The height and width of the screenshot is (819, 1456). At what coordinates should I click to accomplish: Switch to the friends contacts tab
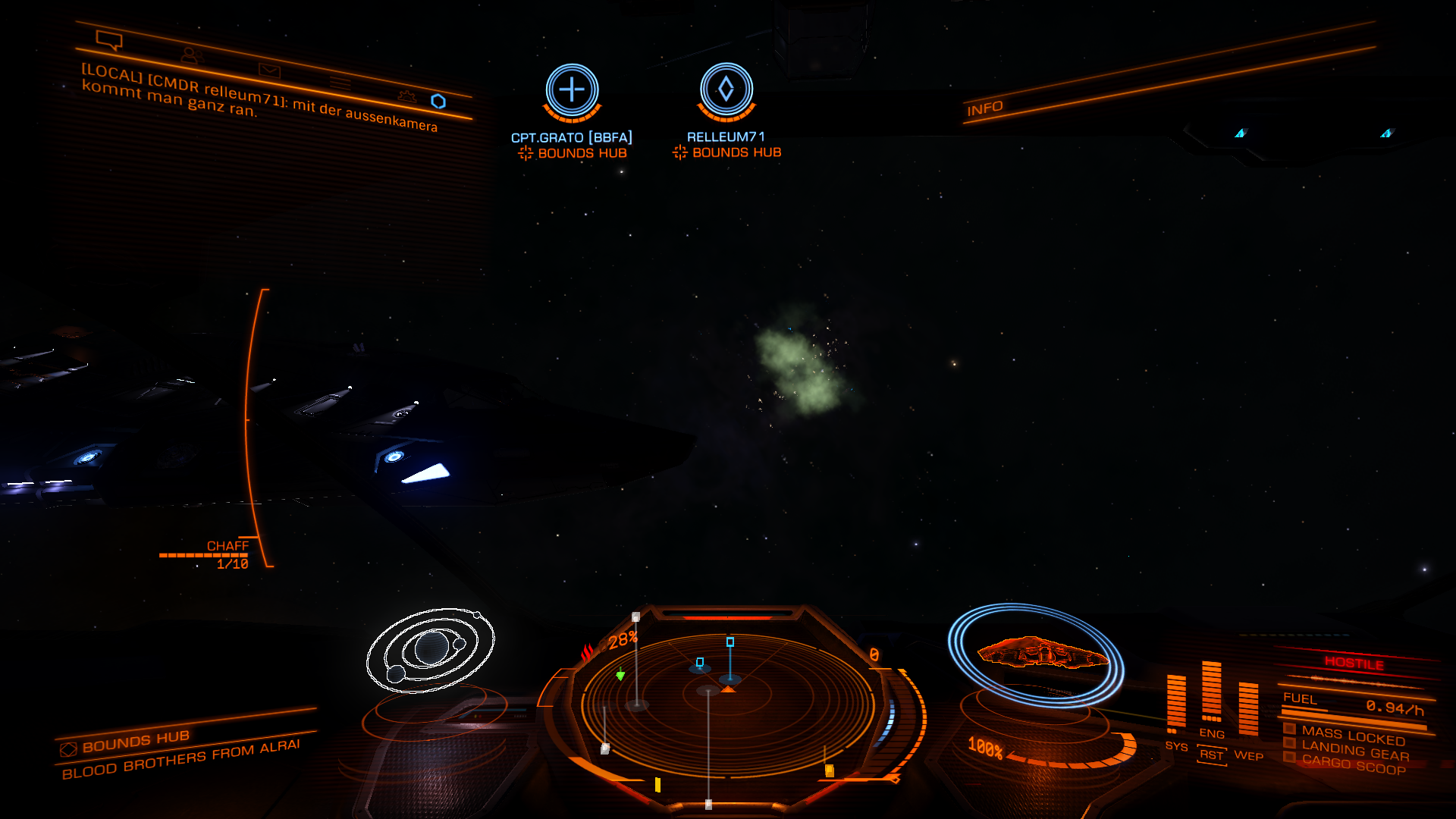click(x=191, y=55)
